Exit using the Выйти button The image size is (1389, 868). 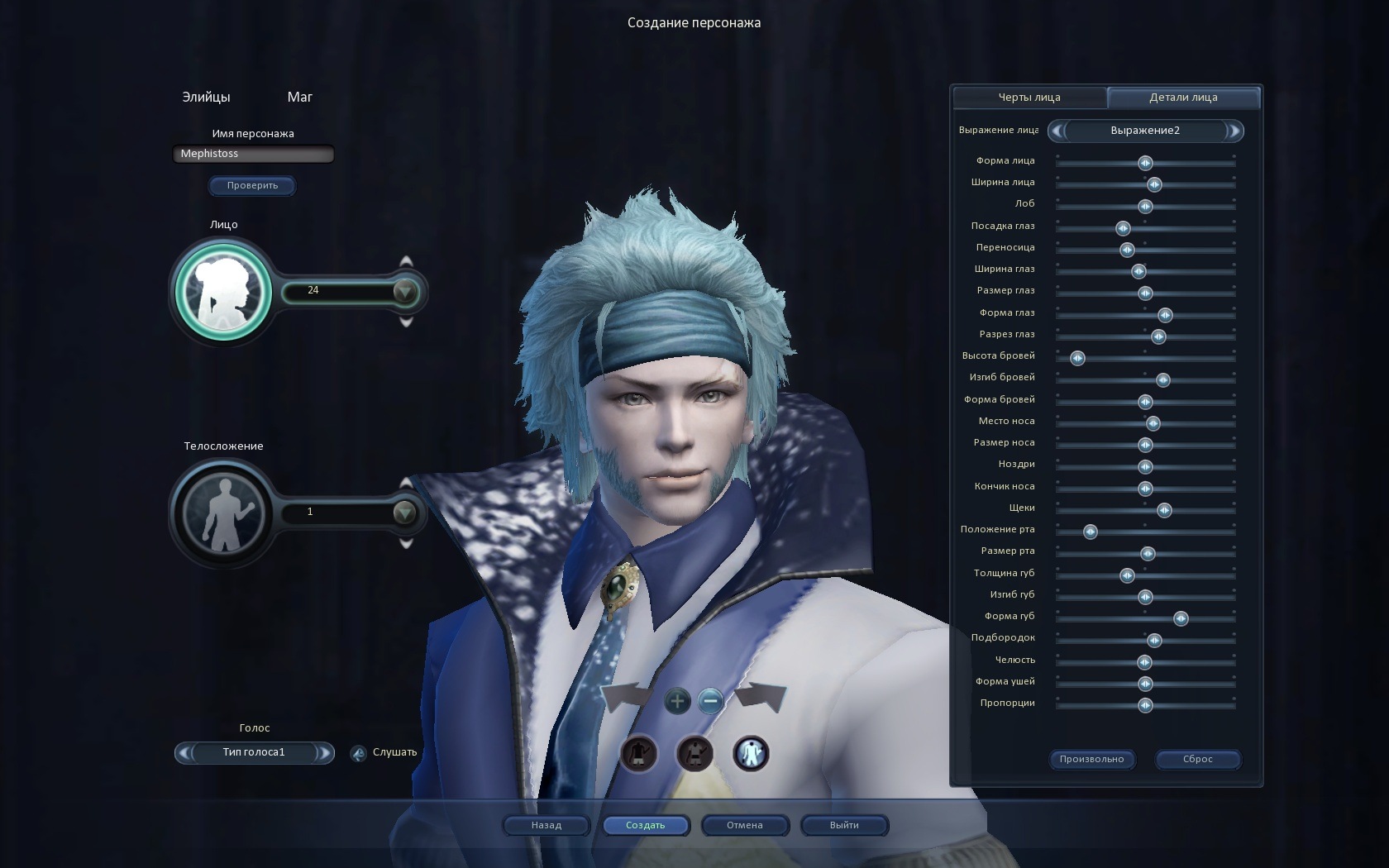pos(844,825)
